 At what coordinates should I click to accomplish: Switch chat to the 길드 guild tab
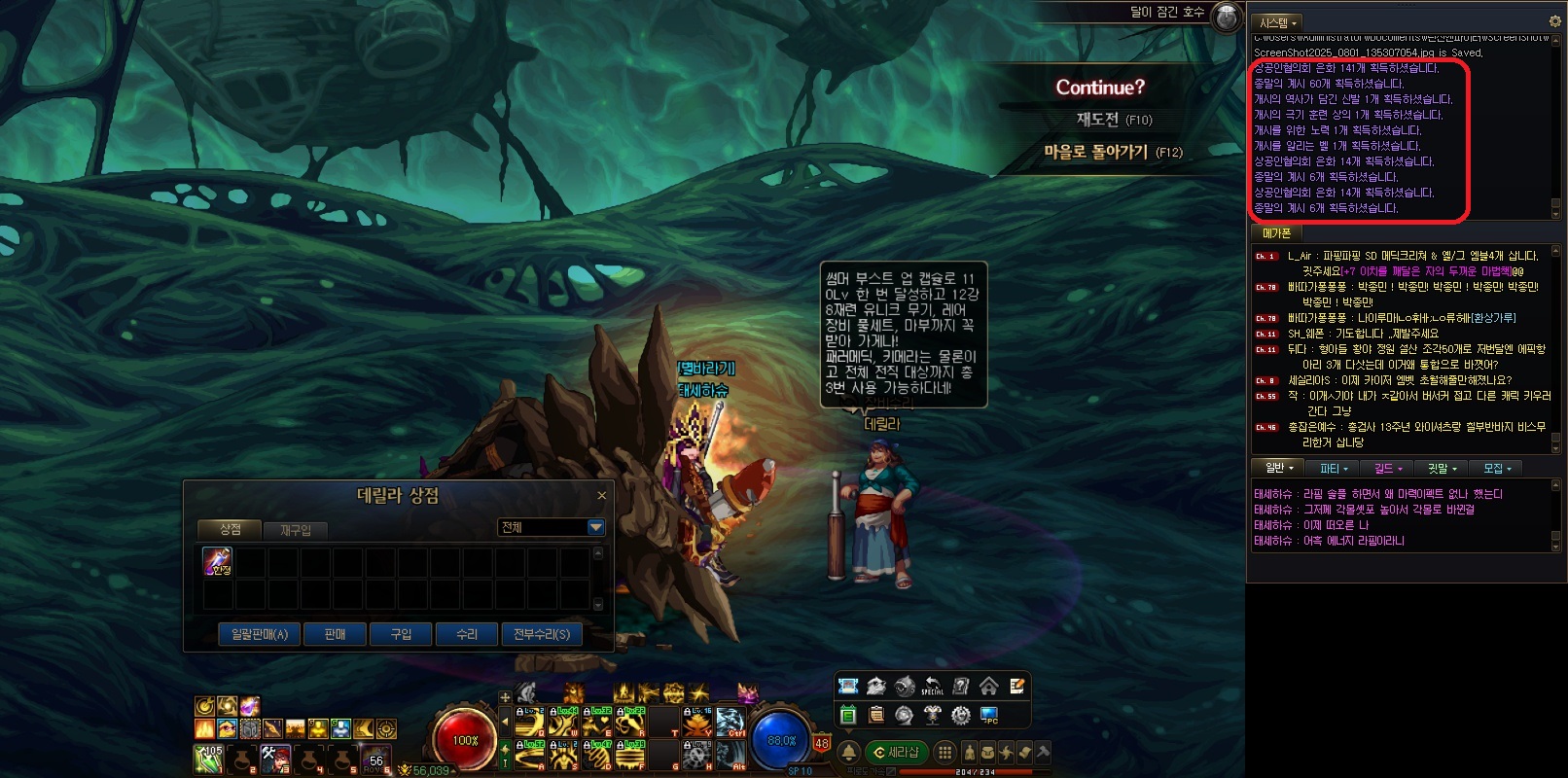pyautogui.click(x=1387, y=469)
